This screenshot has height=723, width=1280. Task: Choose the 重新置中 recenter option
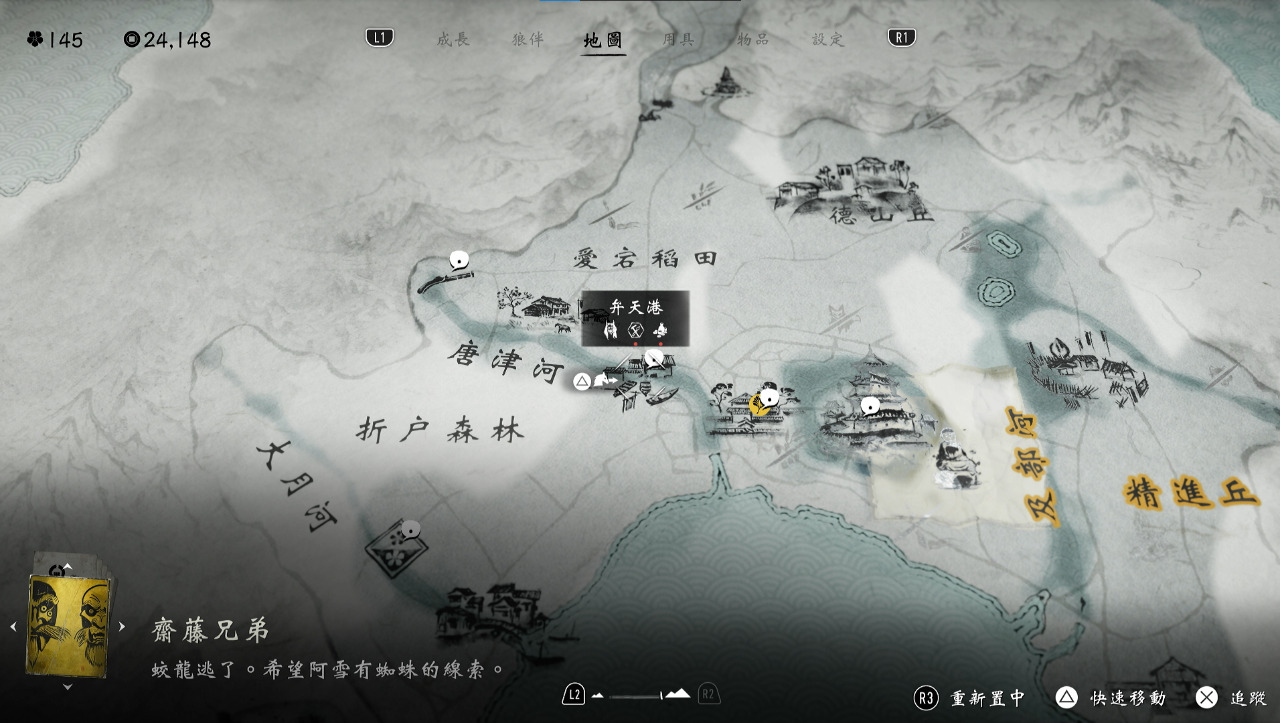pos(970,698)
